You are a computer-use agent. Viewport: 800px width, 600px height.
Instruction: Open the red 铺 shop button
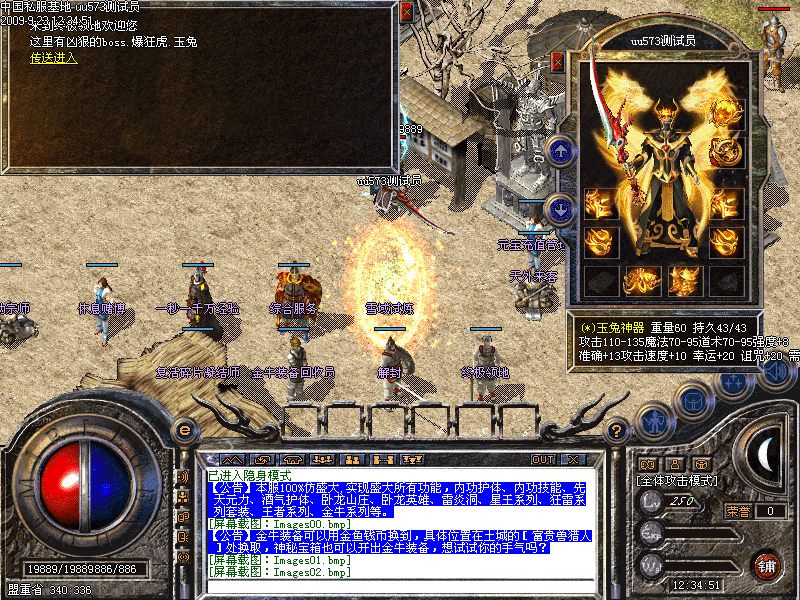[766, 565]
